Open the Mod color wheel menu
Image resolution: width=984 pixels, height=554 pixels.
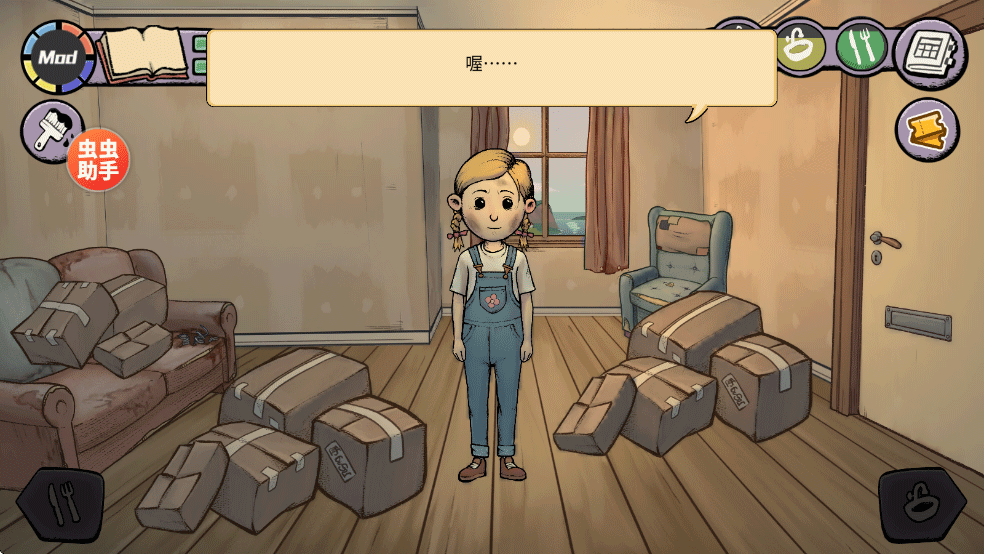tap(58, 57)
